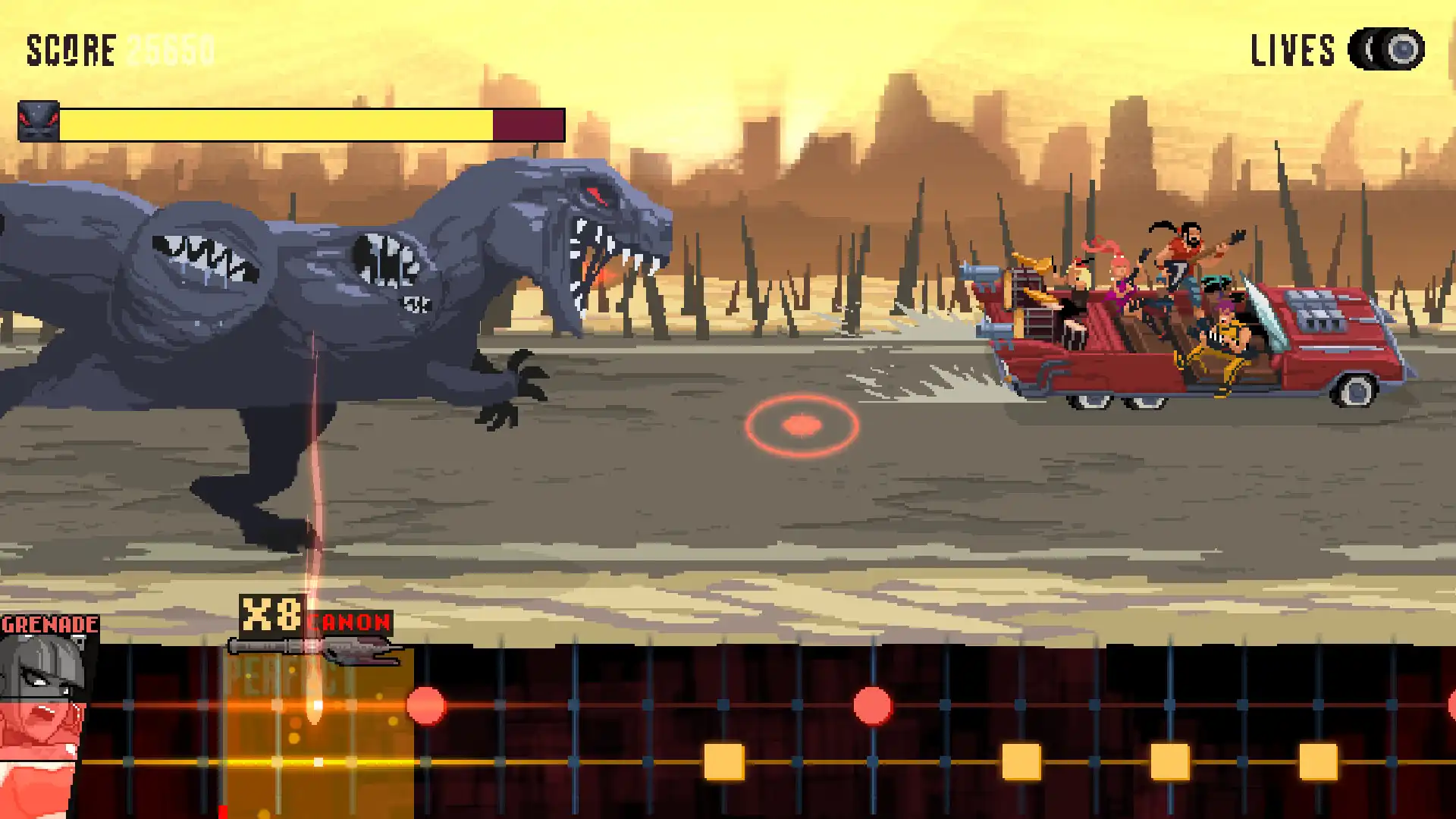Click the boss health bar at the top

(311, 121)
